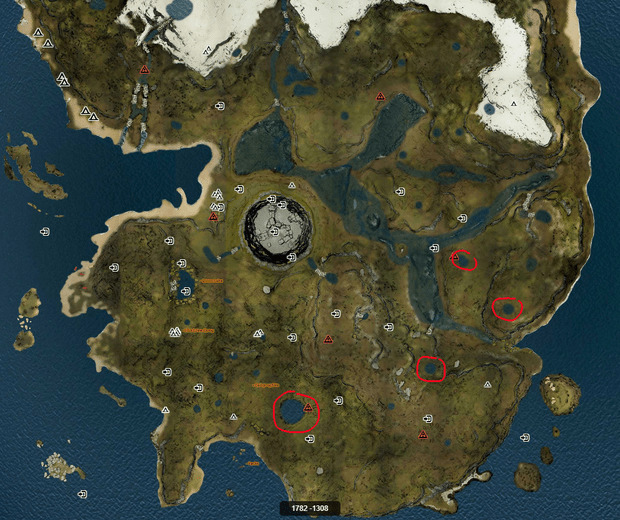Select the cave marker beside the southwestern rocky islets
The height and width of the screenshot is (520, 620).
(82, 494)
